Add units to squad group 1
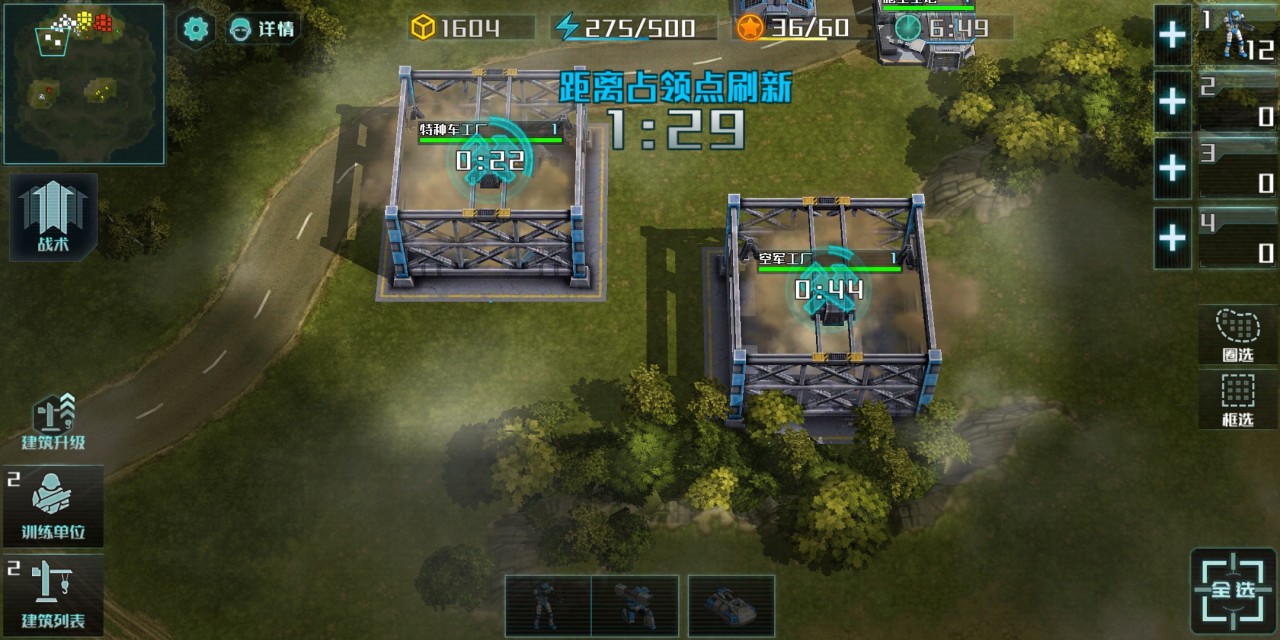Image resolution: width=1280 pixels, height=640 pixels. 1172,35
